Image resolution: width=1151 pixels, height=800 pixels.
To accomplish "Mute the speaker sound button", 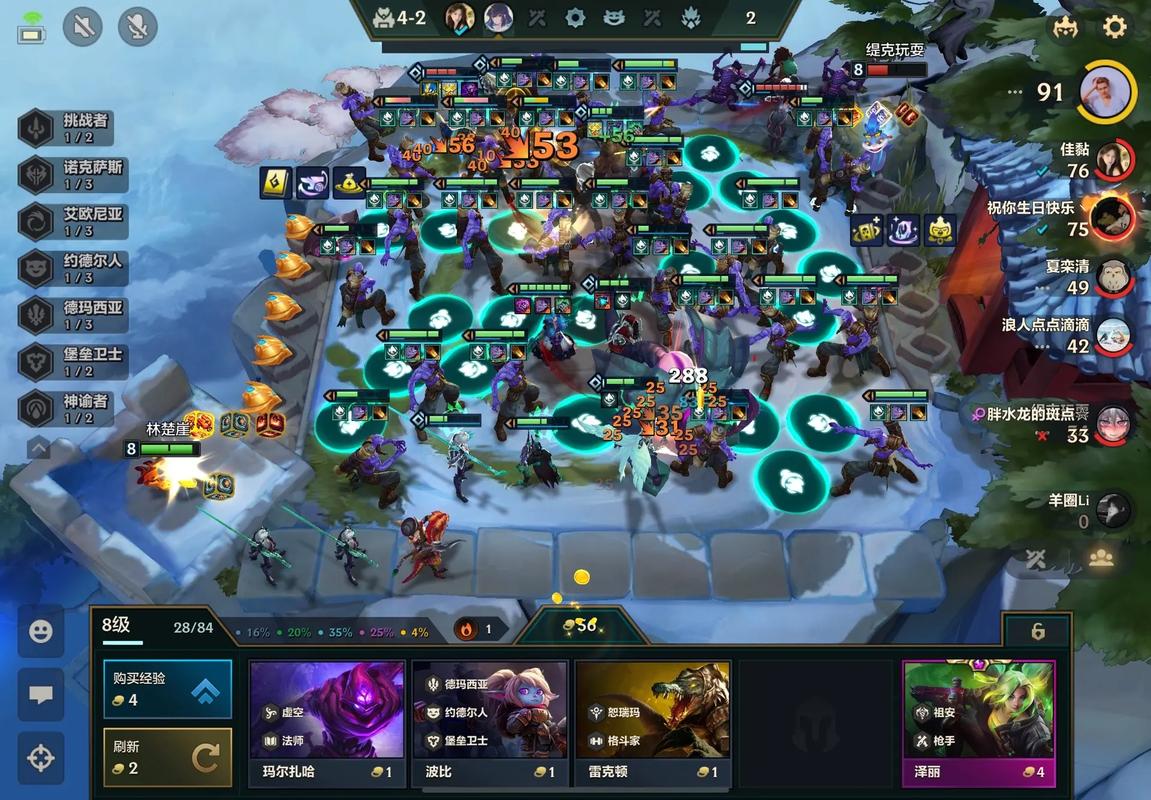I will [83, 27].
